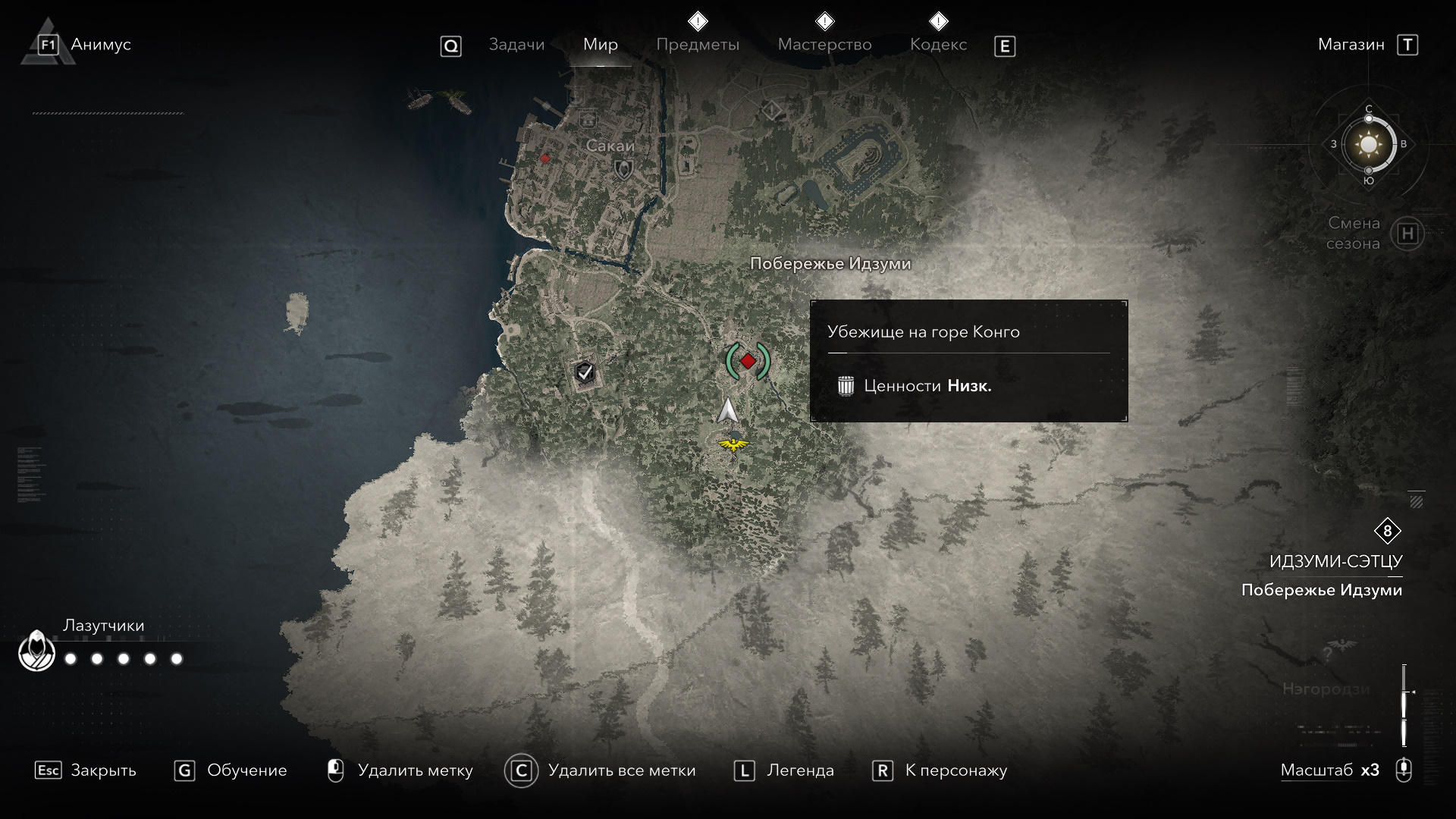Click the Сакаи shield marker
1456x819 pixels.
(623, 168)
